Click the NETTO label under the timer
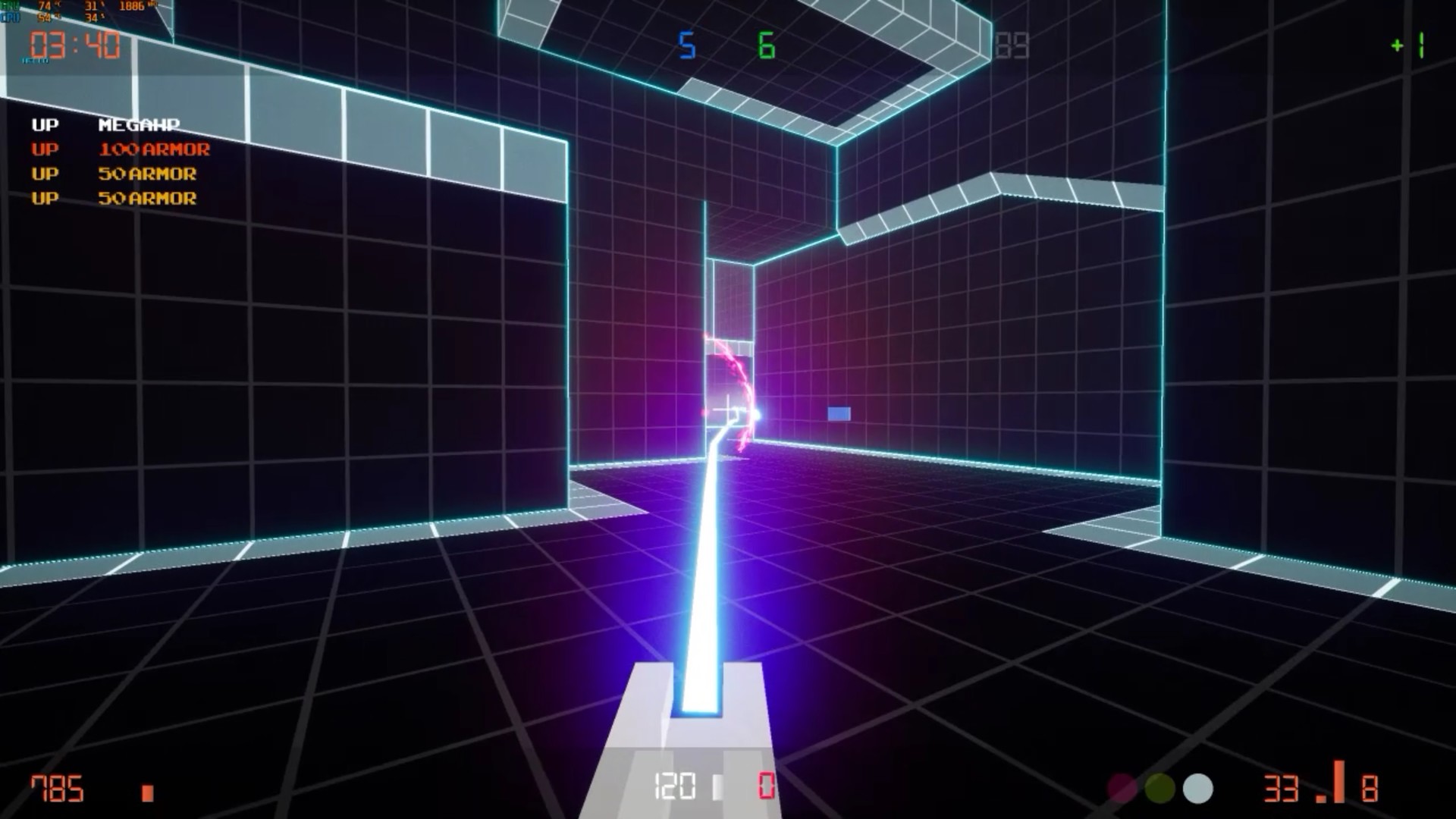1456x819 pixels. [36, 61]
